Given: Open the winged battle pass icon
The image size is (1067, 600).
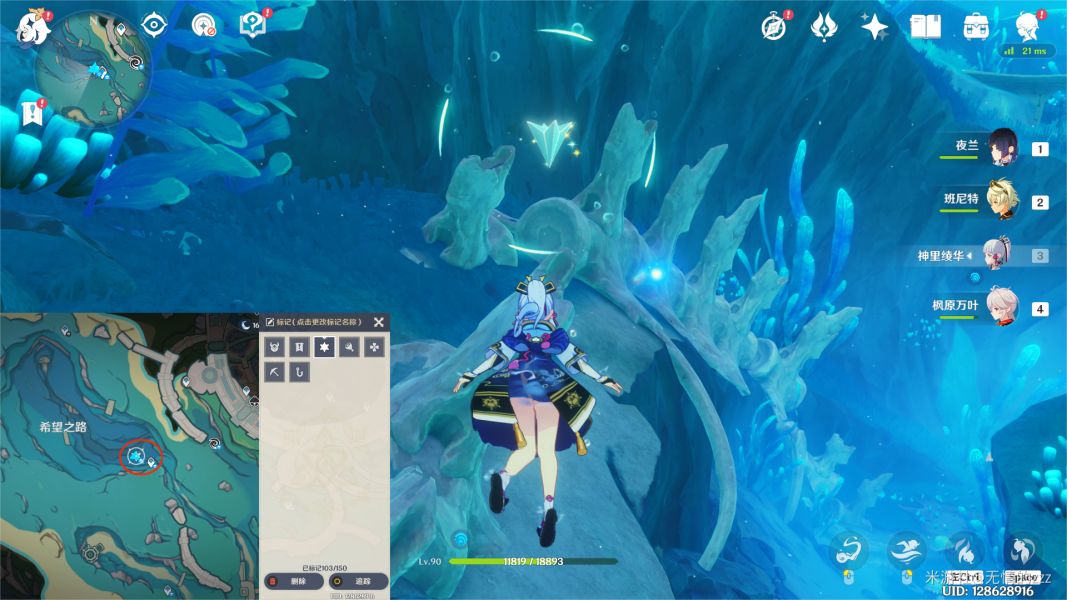Looking at the screenshot, I should pyautogui.click(x=824, y=26).
